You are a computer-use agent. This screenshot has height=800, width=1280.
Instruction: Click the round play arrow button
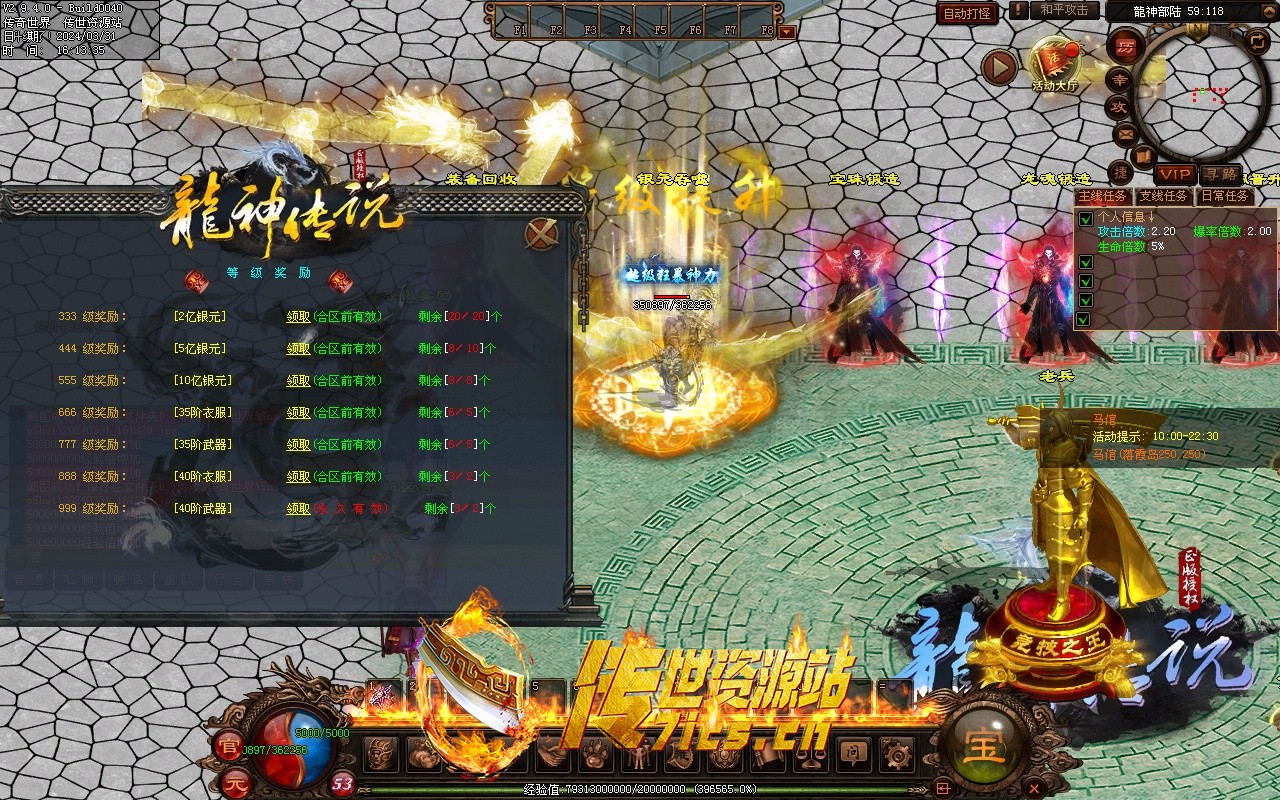coord(998,67)
